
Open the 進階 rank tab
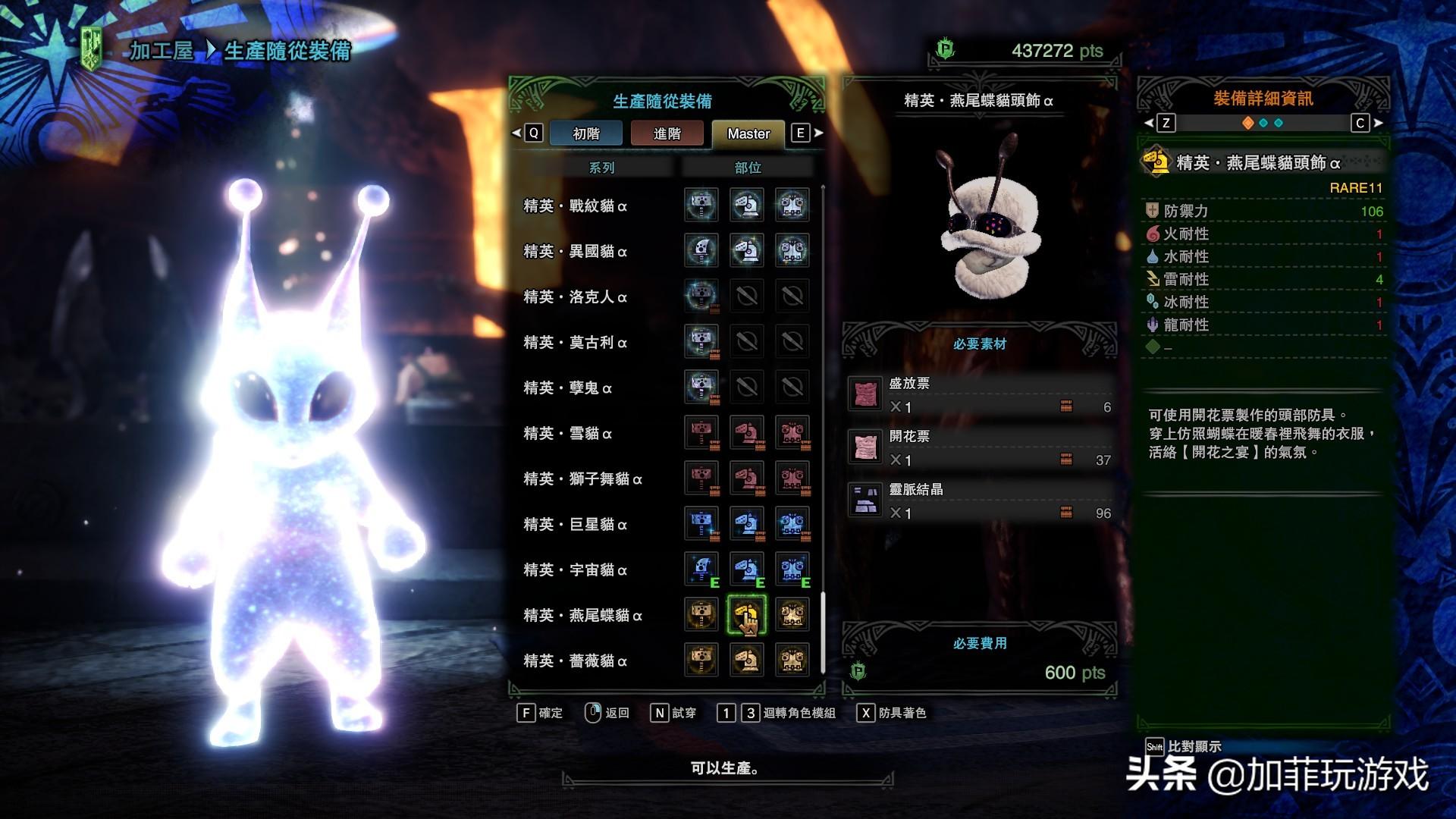667,133
